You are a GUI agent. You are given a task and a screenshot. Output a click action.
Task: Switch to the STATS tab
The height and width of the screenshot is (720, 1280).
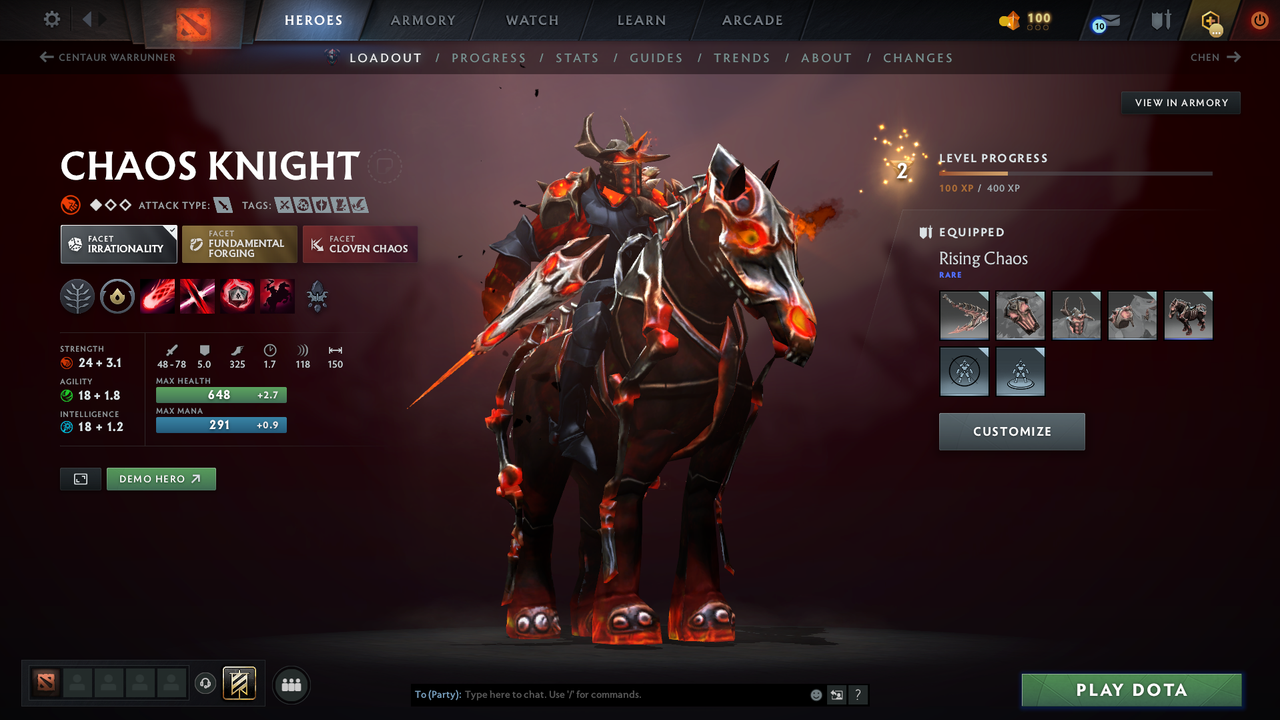(x=577, y=57)
